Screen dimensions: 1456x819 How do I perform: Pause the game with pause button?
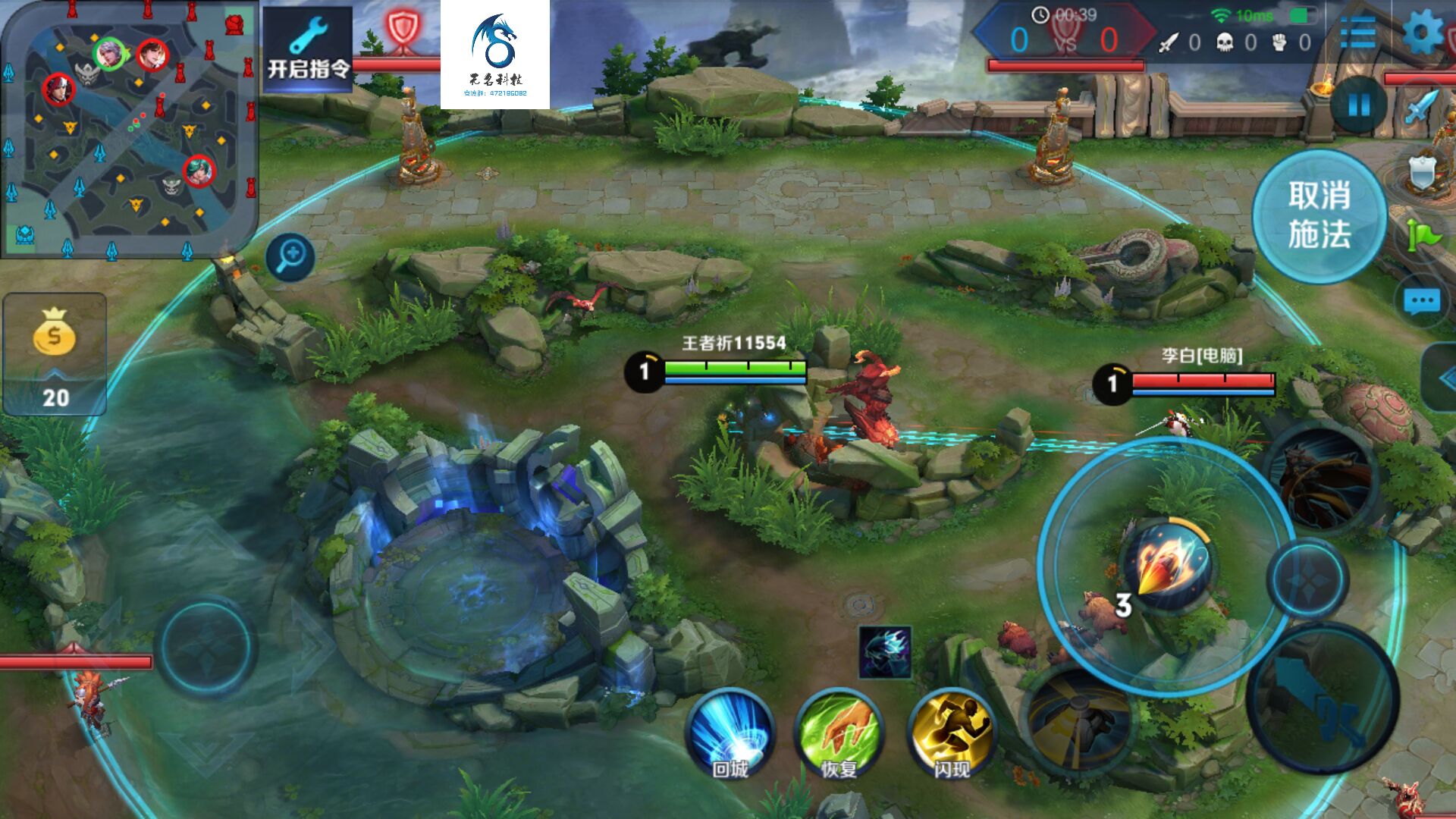(x=1359, y=105)
